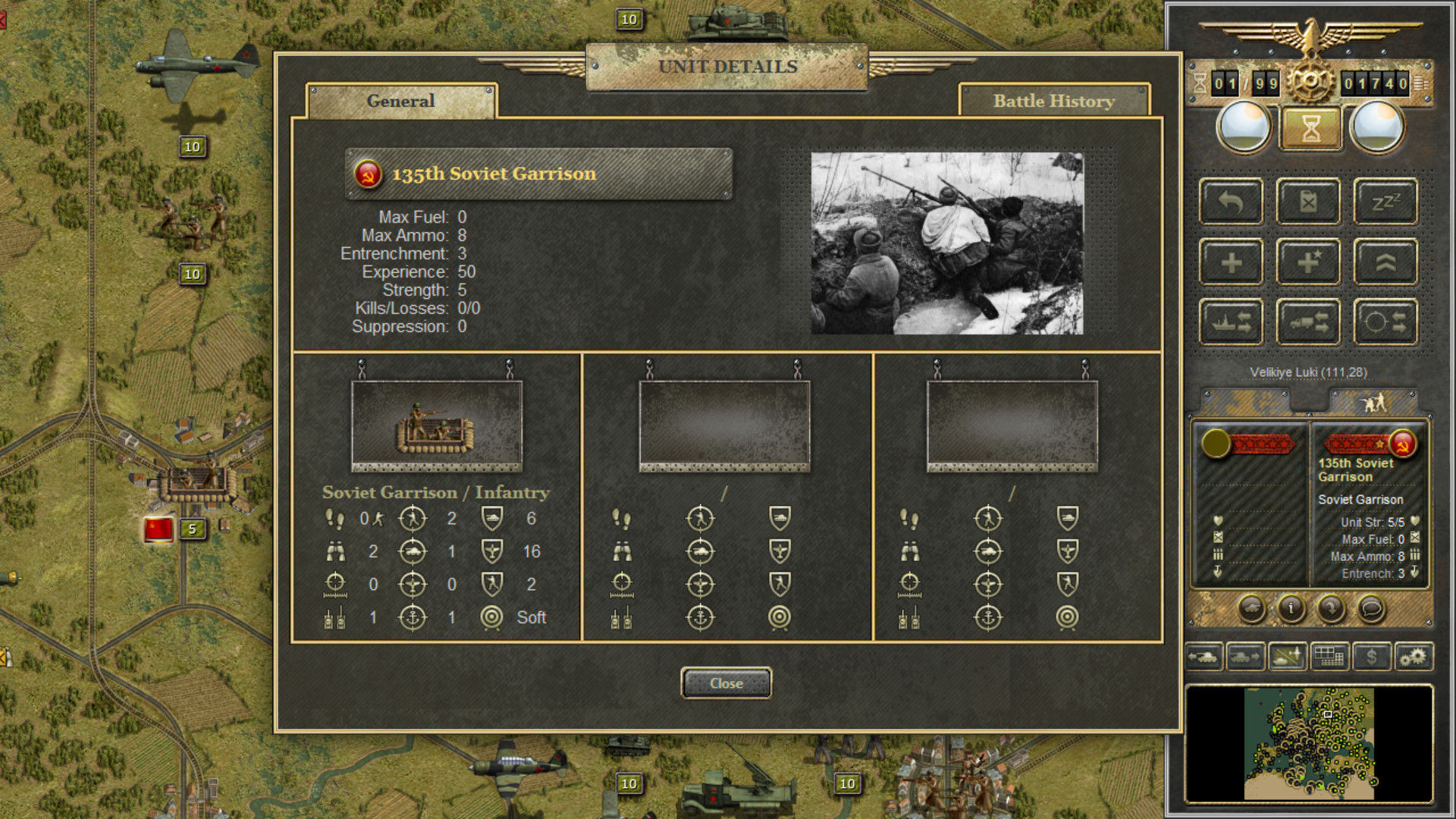Image resolution: width=1456 pixels, height=819 pixels.
Task: Open the dollar sign purchase screen
Action: (1371, 657)
